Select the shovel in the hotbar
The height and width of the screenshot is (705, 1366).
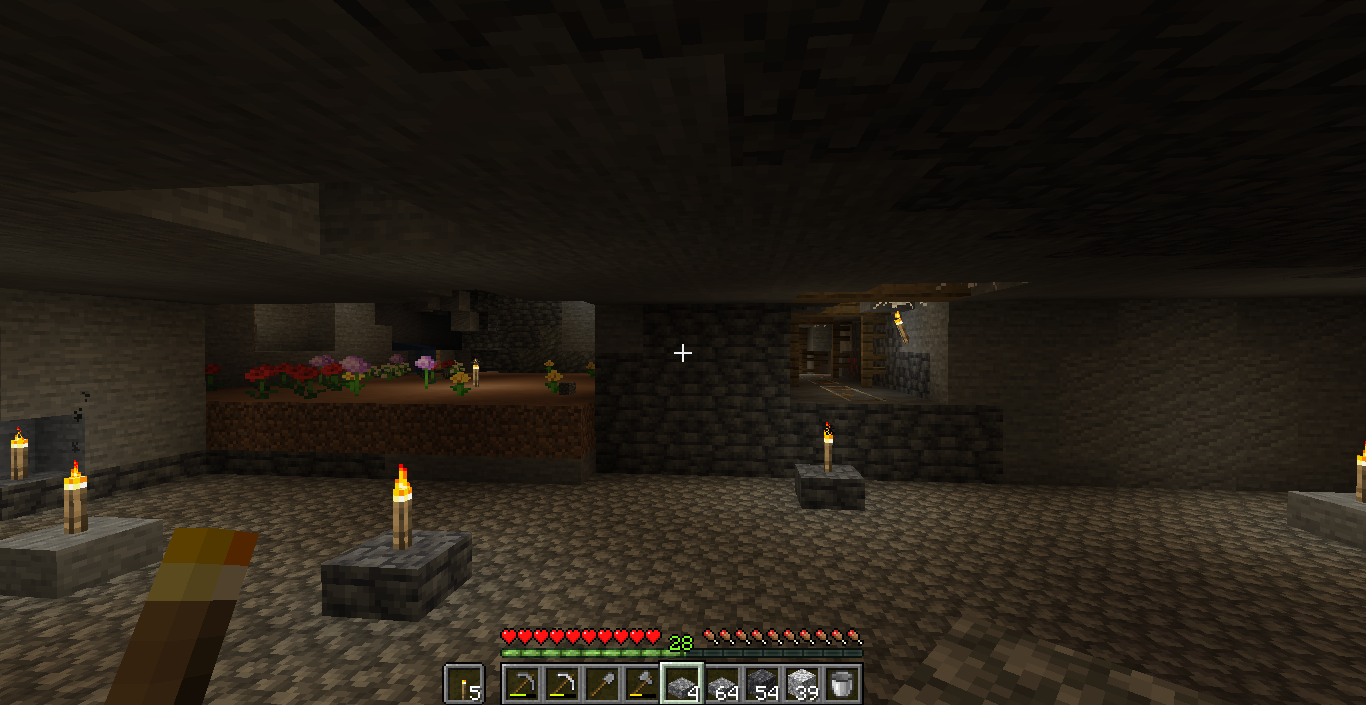coord(602,684)
